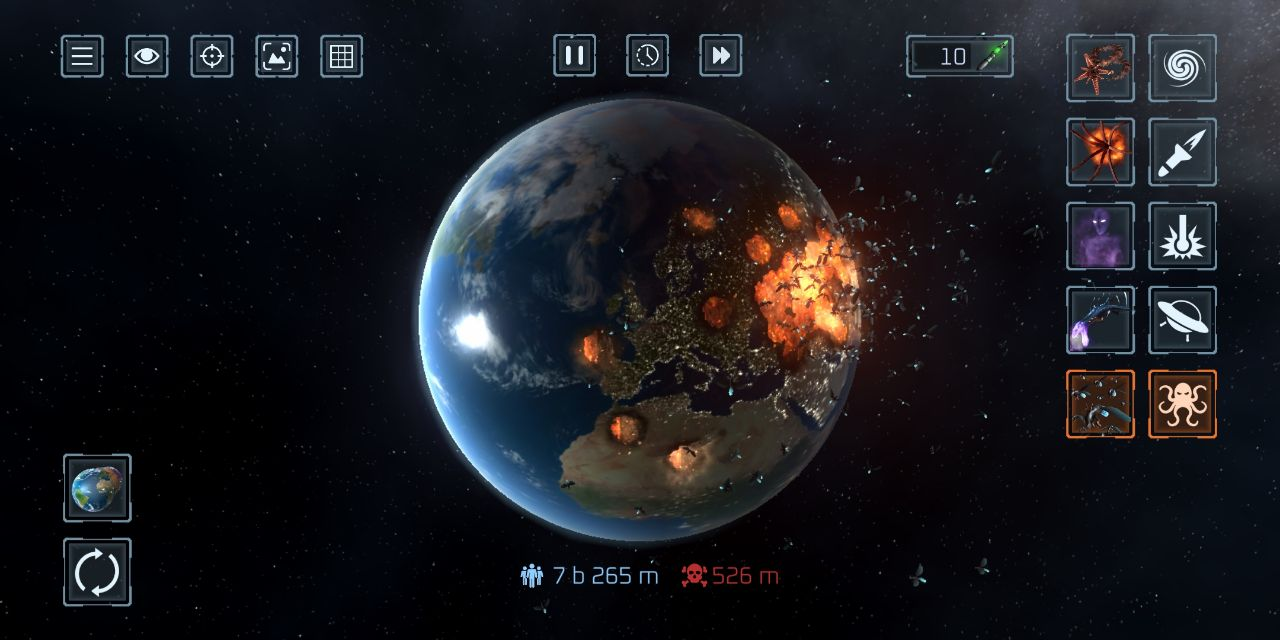Choose the UFO weapon category

coord(1183,320)
